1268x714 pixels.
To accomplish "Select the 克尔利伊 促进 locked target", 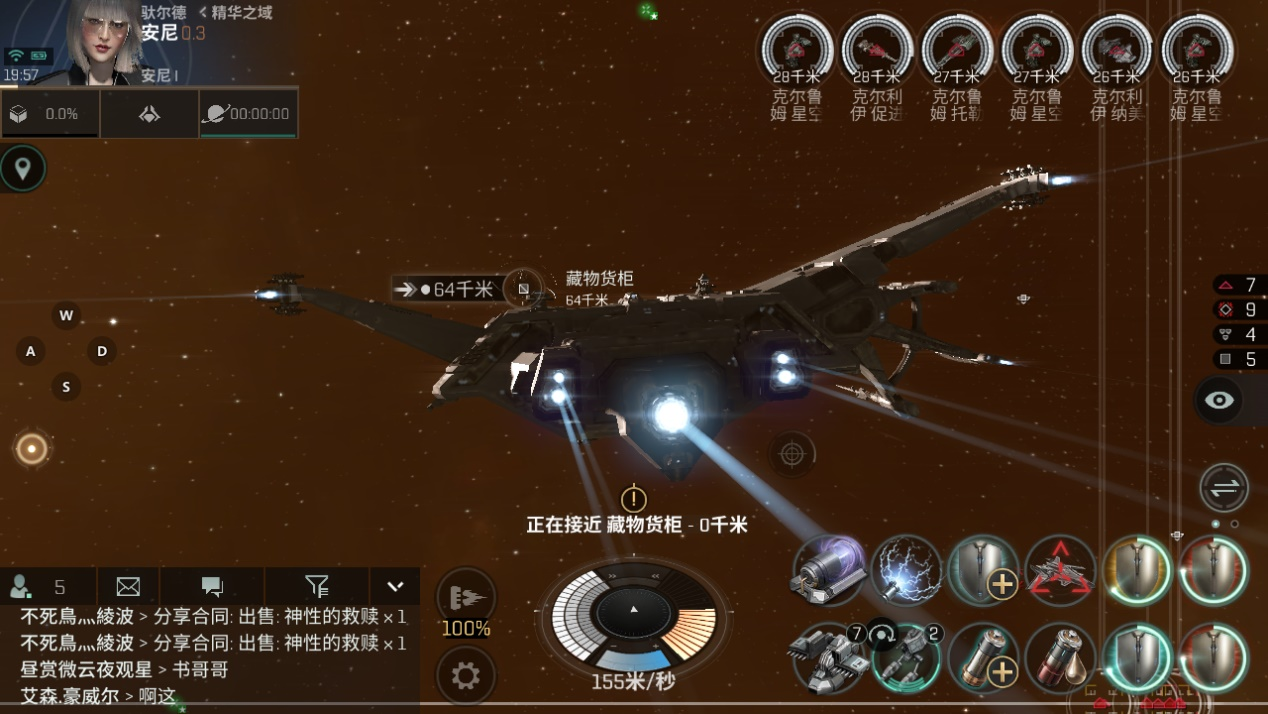I will click(x=877, y=50).
